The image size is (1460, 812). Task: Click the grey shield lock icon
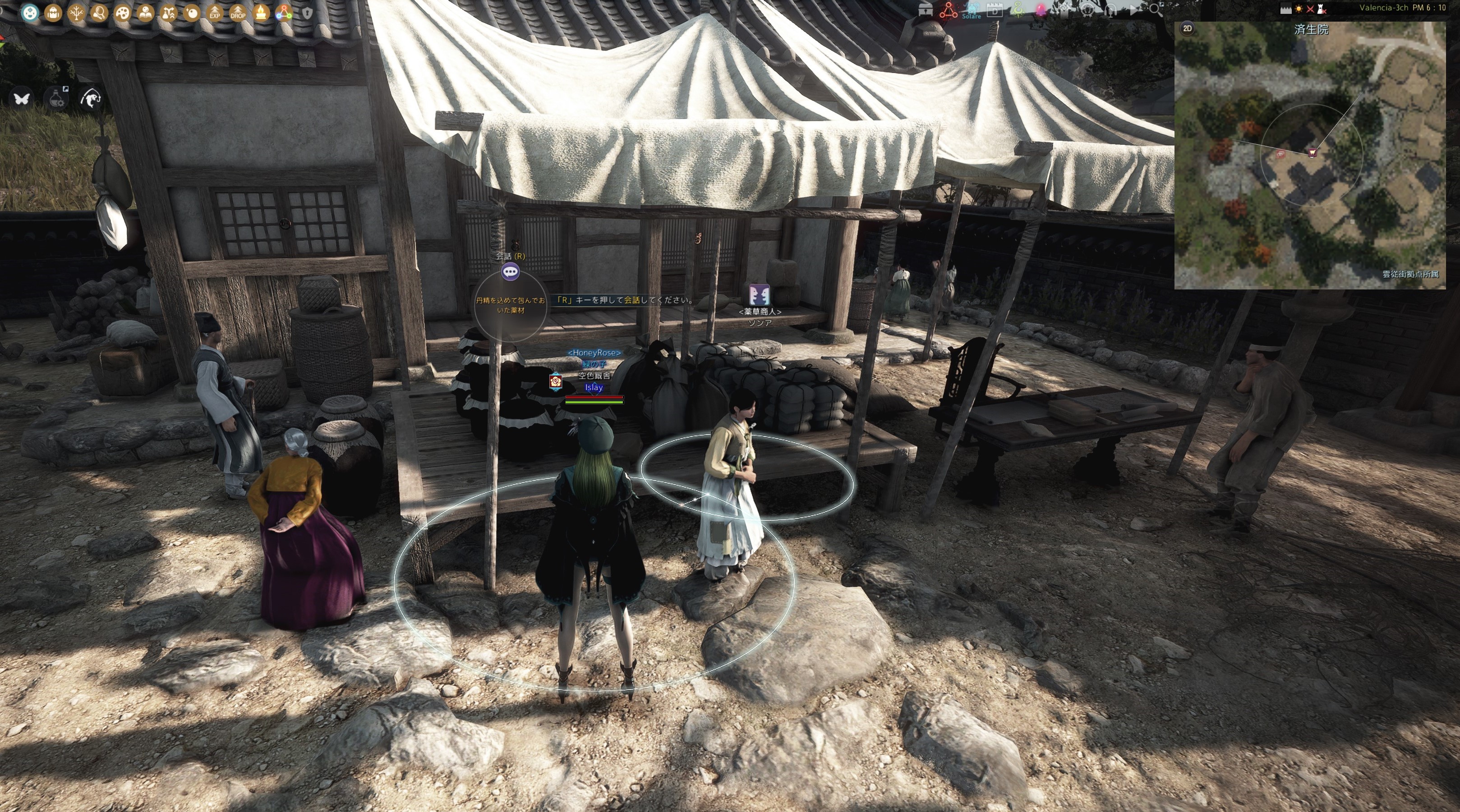click(x=307, y=13)
